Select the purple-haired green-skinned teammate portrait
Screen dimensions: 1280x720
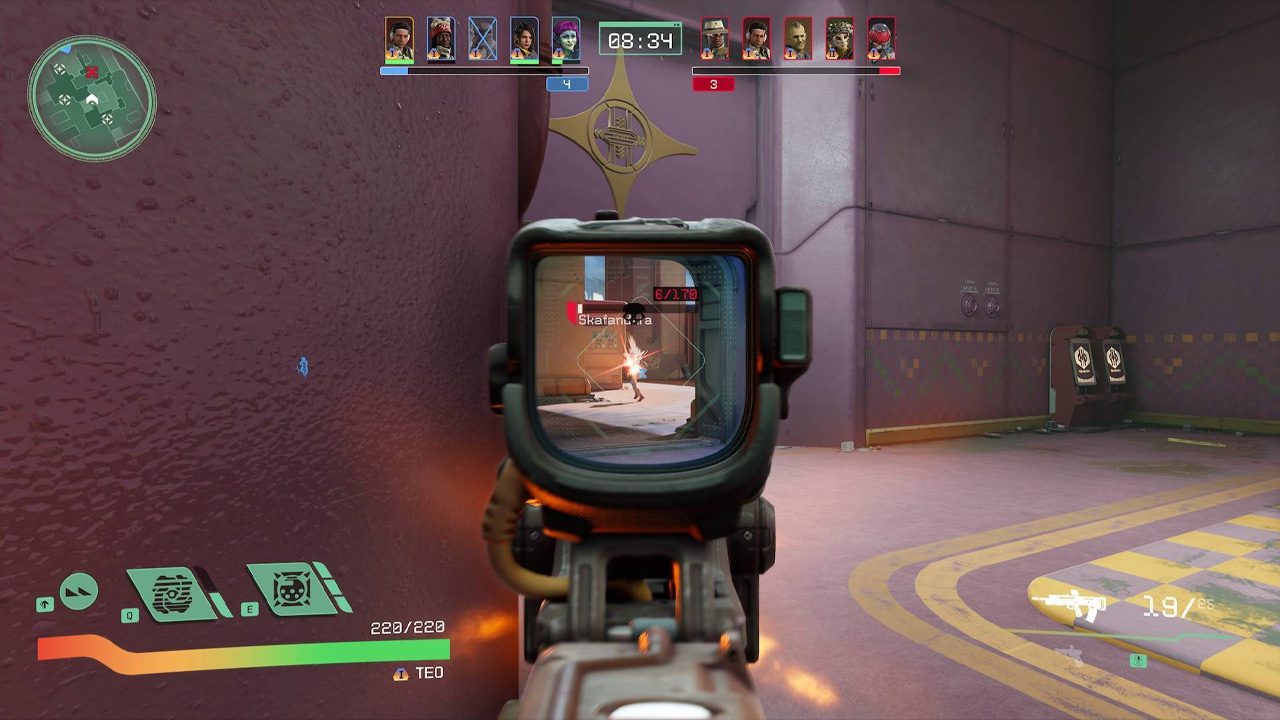pyautogui.click(x=566, y=39)
